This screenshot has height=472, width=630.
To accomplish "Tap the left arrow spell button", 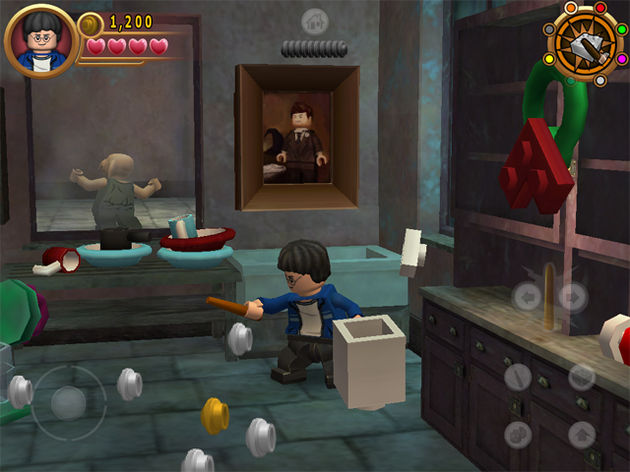I will [x=528, y=297].
